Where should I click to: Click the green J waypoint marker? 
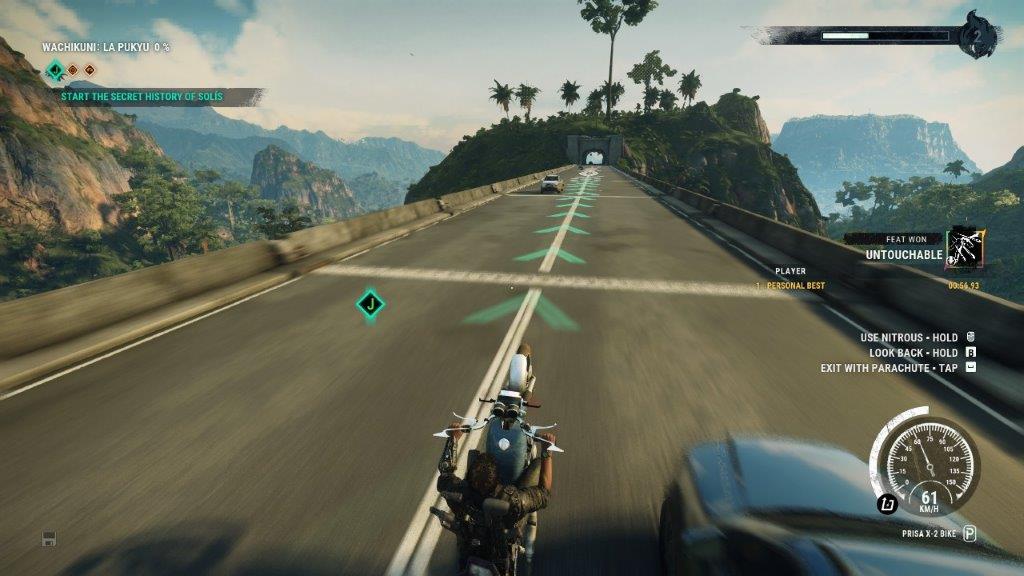click(x=371, y=303)
